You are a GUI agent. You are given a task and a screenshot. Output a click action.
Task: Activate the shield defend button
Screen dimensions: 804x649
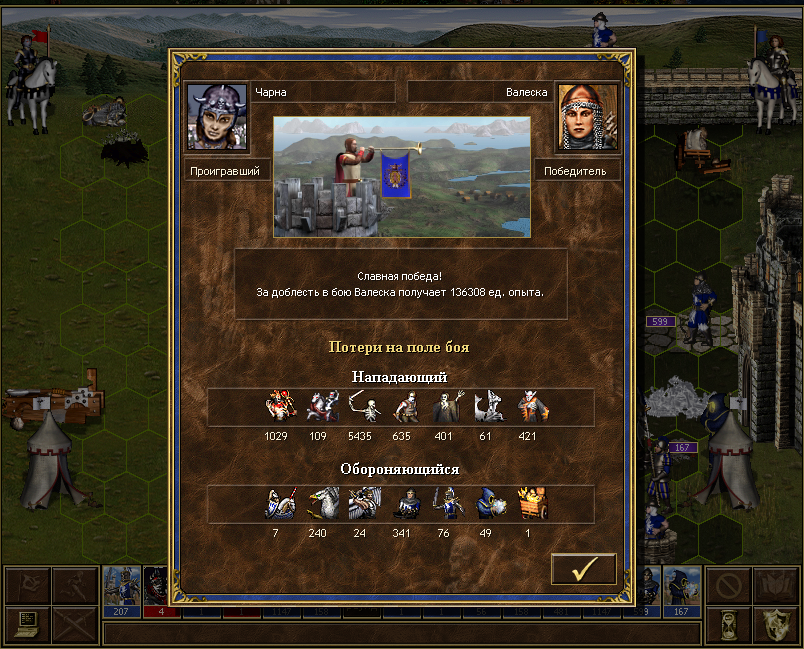coord(775,624)
